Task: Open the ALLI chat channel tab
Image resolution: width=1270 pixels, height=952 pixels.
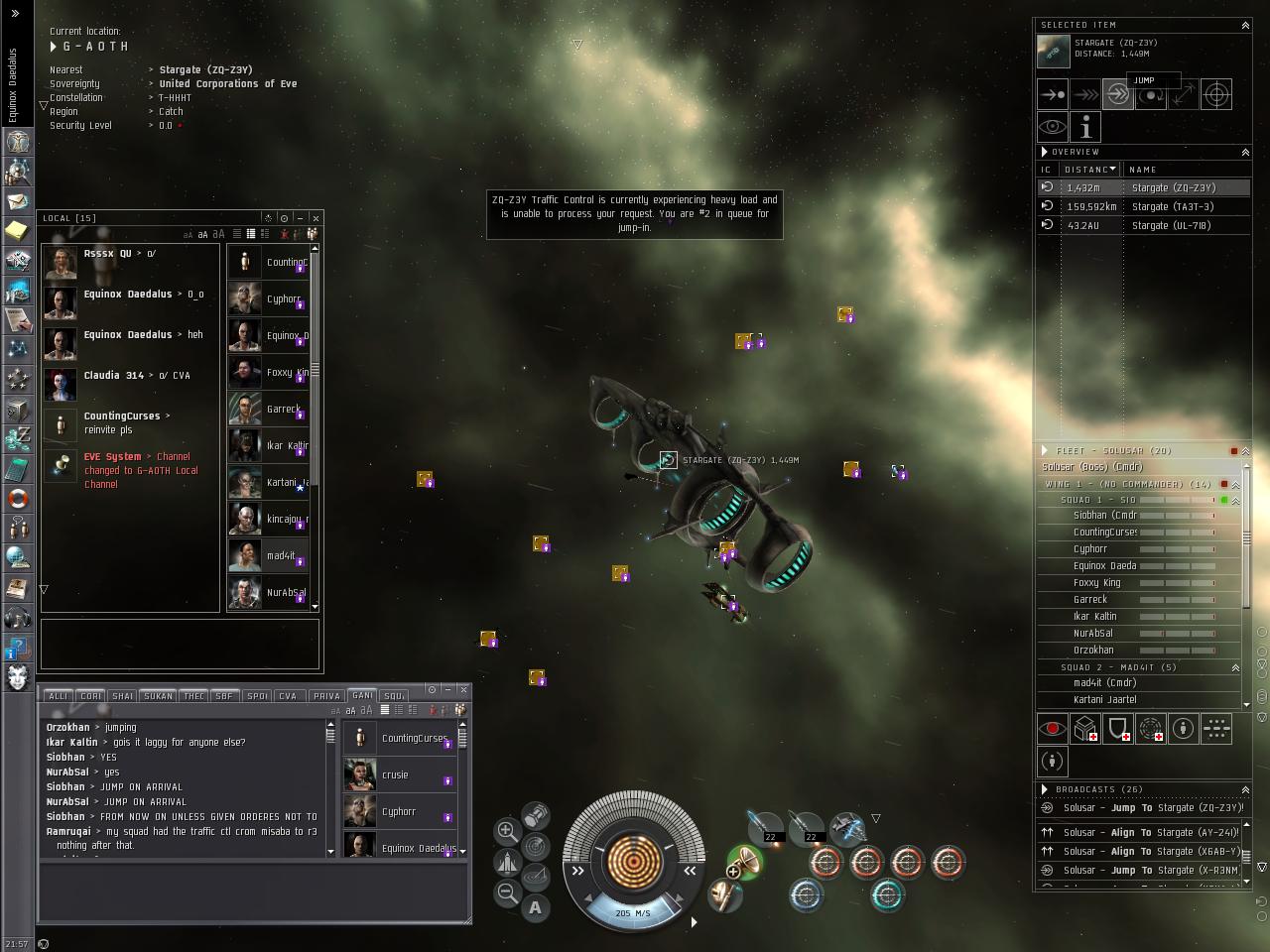Action: point(59,696)
